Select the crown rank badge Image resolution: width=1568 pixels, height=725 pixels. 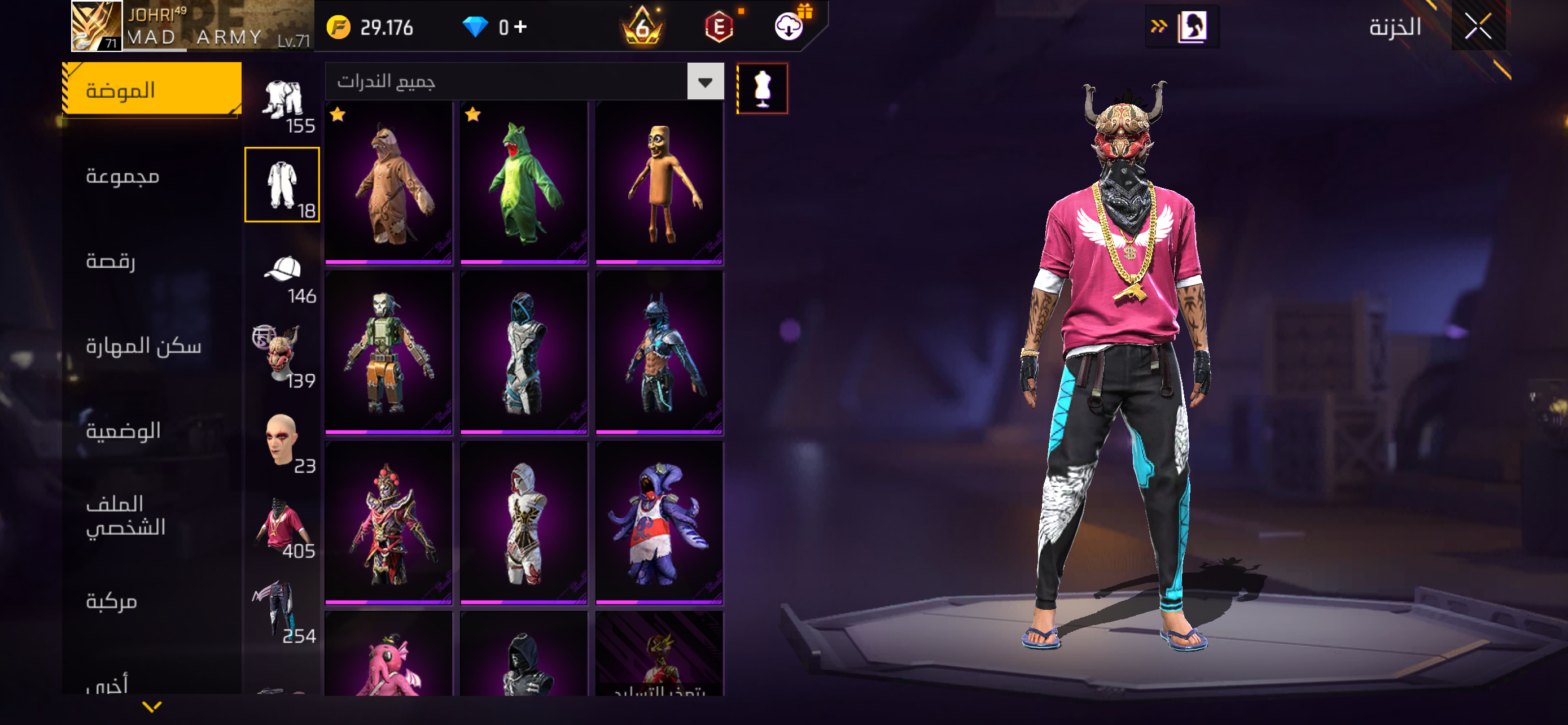(x=643, y=25)
